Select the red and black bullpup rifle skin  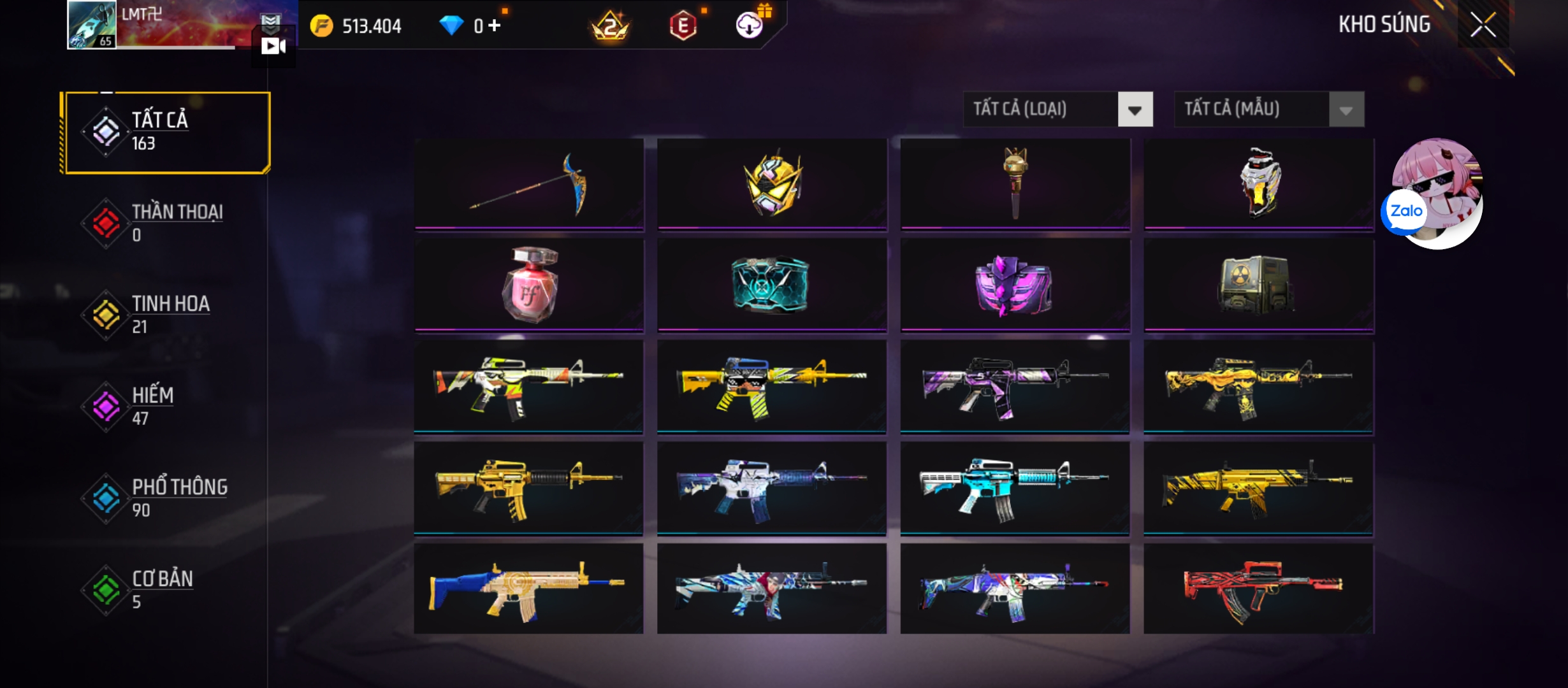point(1258,589)
